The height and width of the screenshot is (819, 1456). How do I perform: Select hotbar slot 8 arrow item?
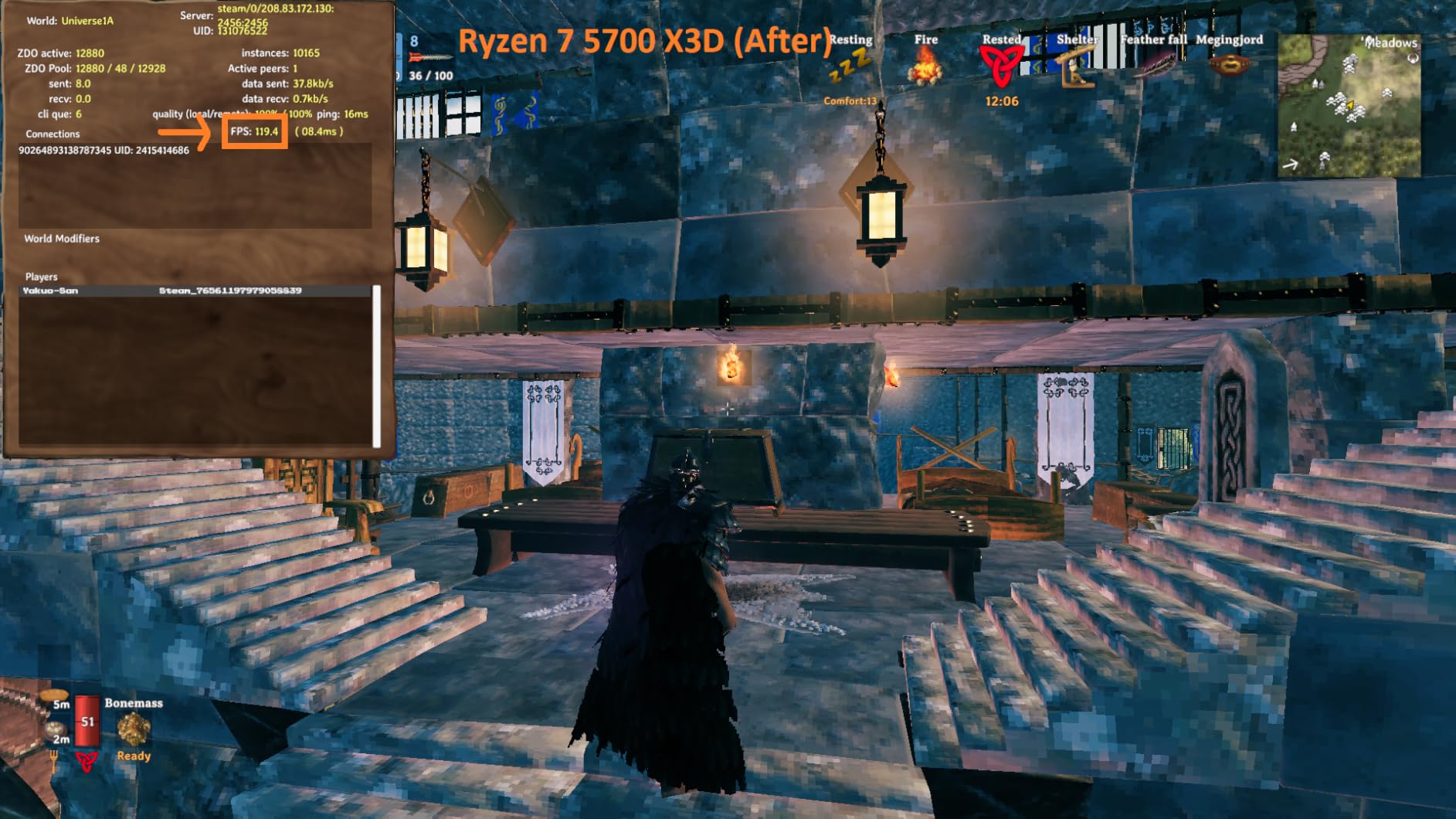tap(429, 57)
